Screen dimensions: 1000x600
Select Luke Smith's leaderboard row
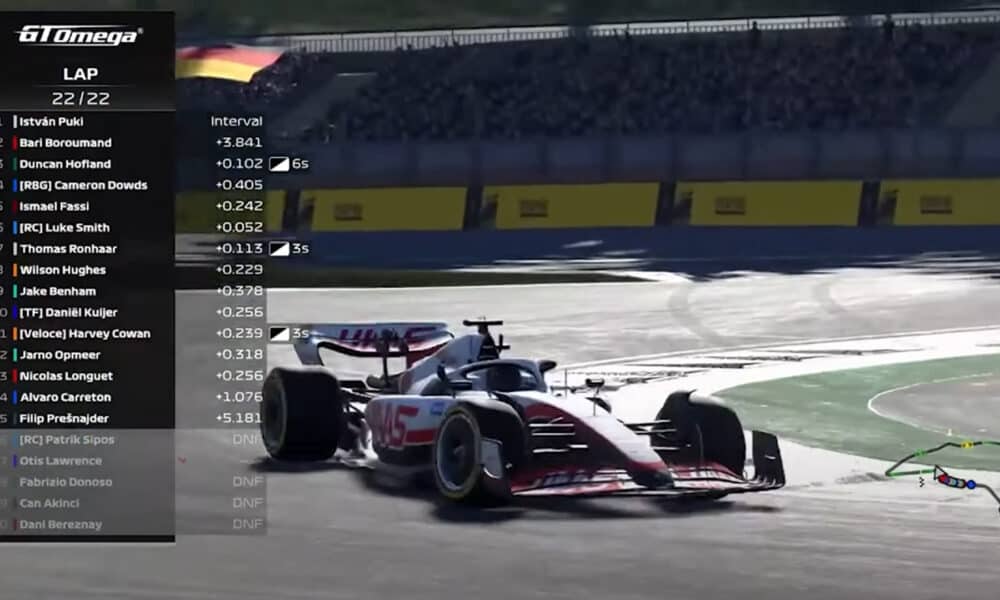(x=64, y=227)
